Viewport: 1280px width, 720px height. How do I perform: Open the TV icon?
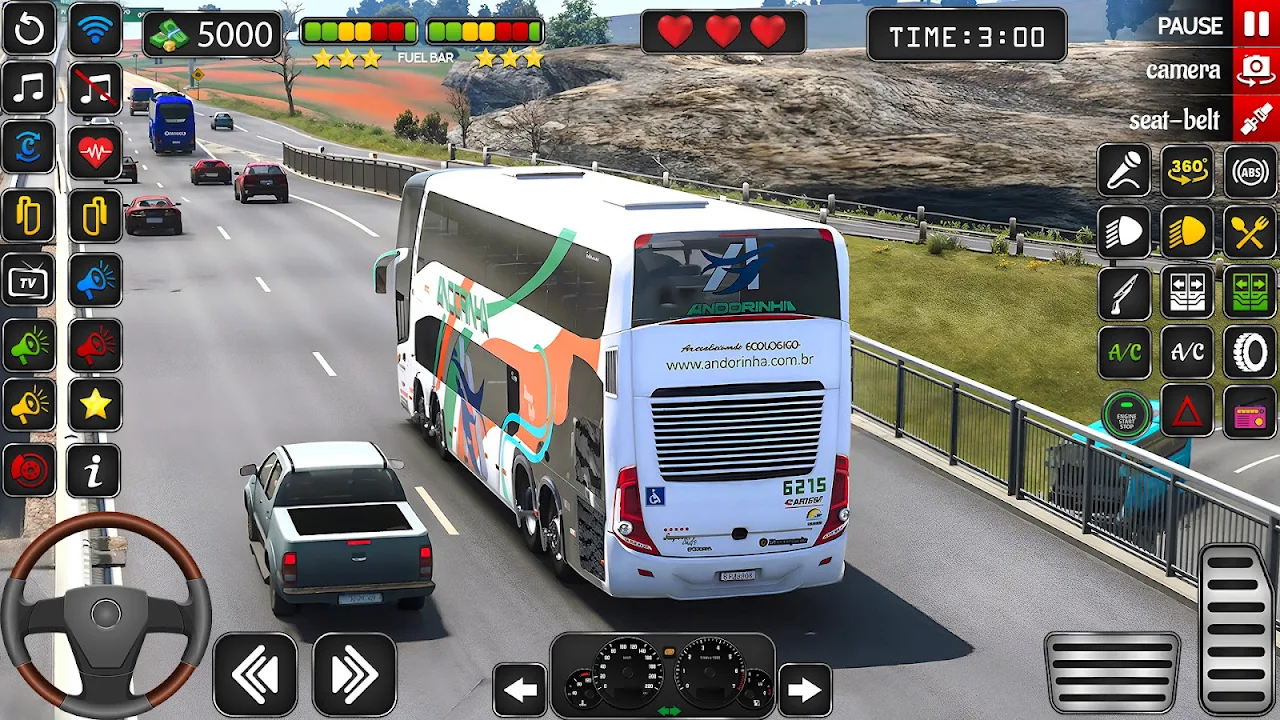[x=29, y=281]
